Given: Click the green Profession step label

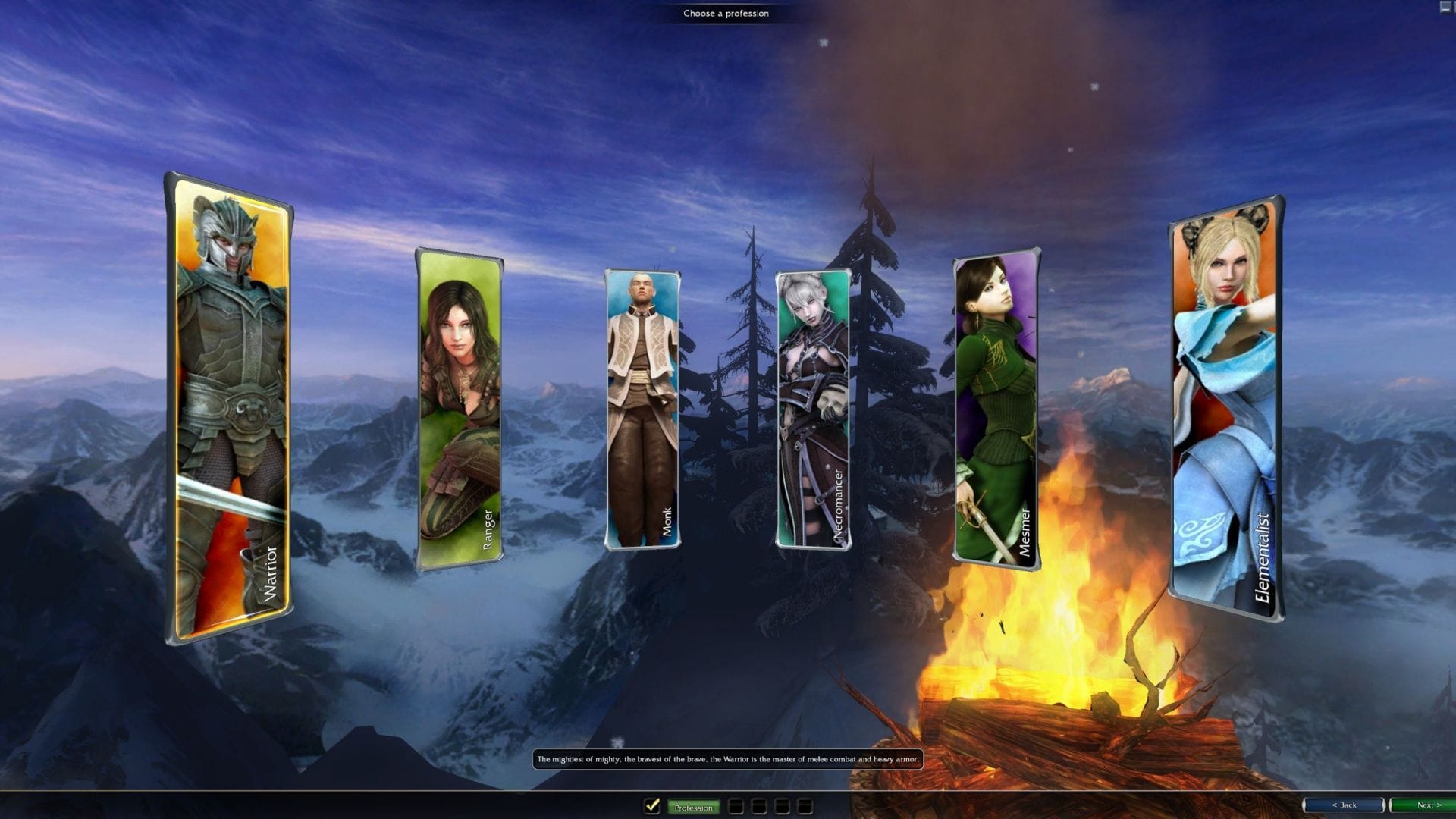Looking at the screenshot, I should click(694, 808).
